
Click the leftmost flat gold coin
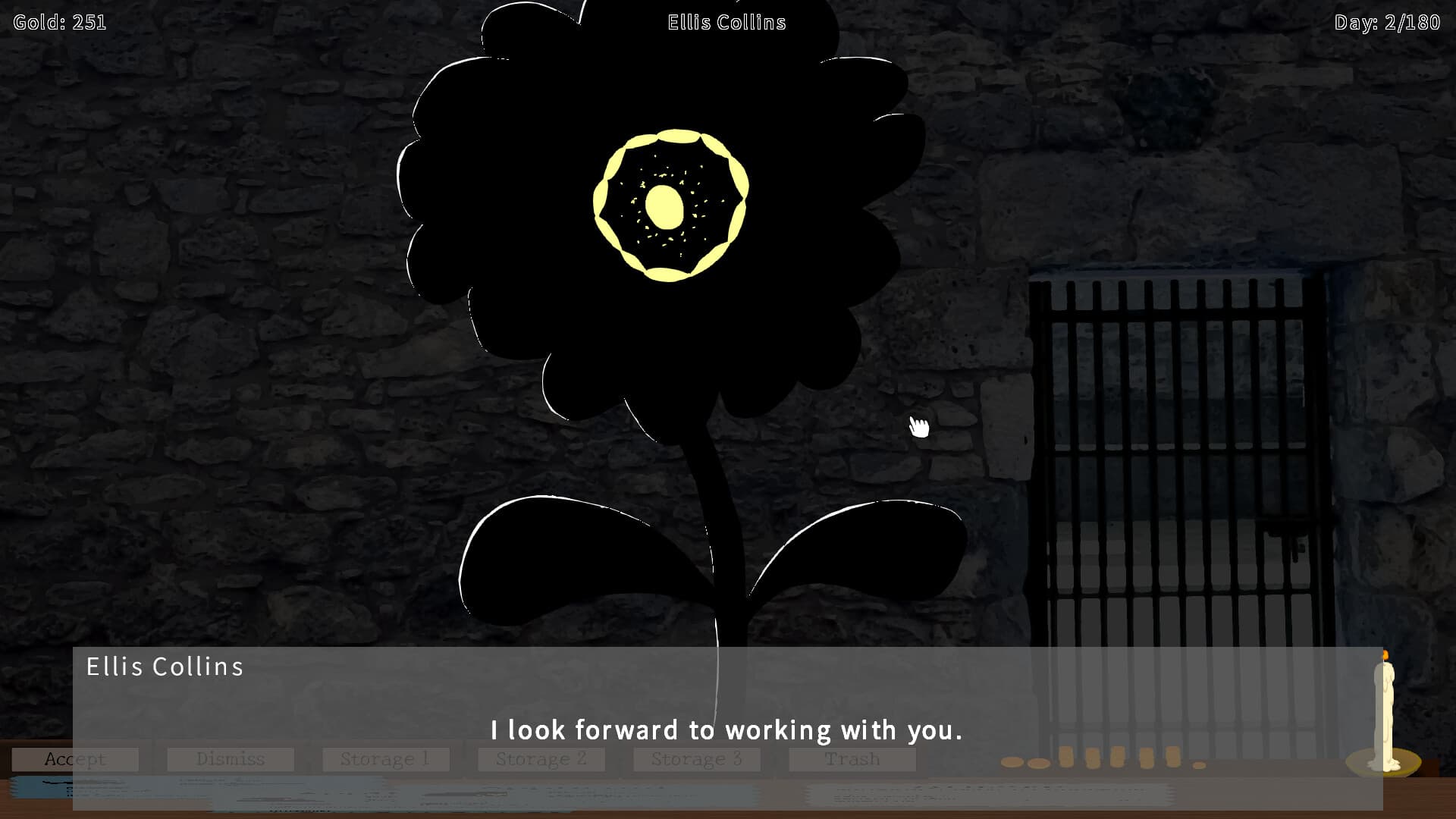click(1012, 762)
